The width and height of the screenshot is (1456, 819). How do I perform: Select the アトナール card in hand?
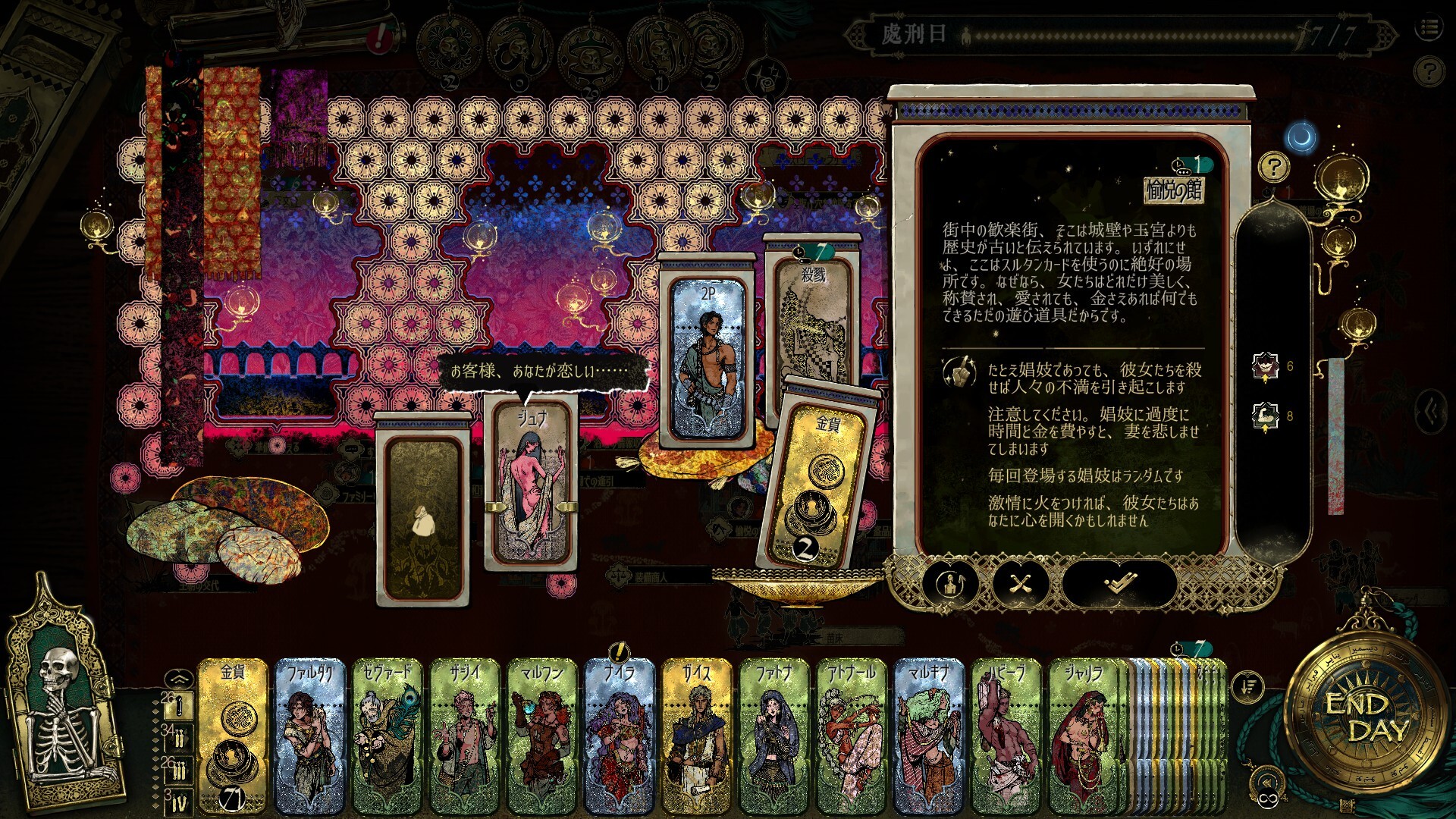point(852,736)
